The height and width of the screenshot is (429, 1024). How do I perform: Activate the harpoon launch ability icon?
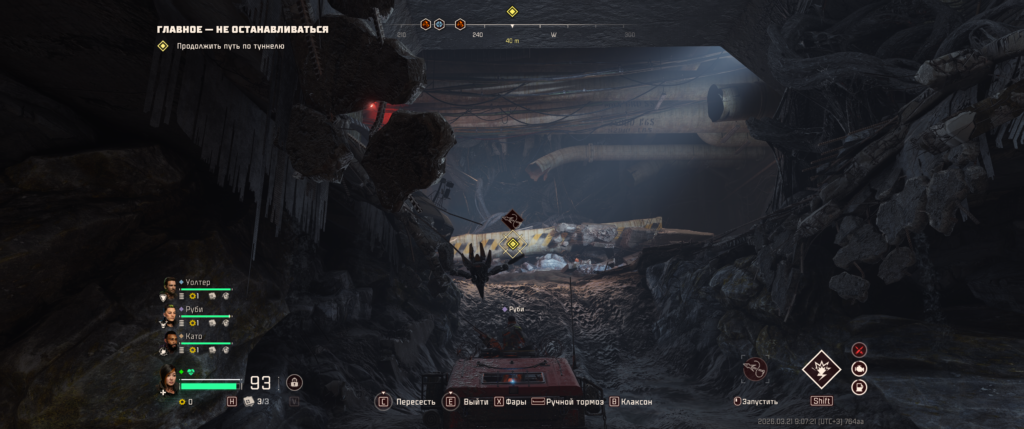tap(755, 370)
